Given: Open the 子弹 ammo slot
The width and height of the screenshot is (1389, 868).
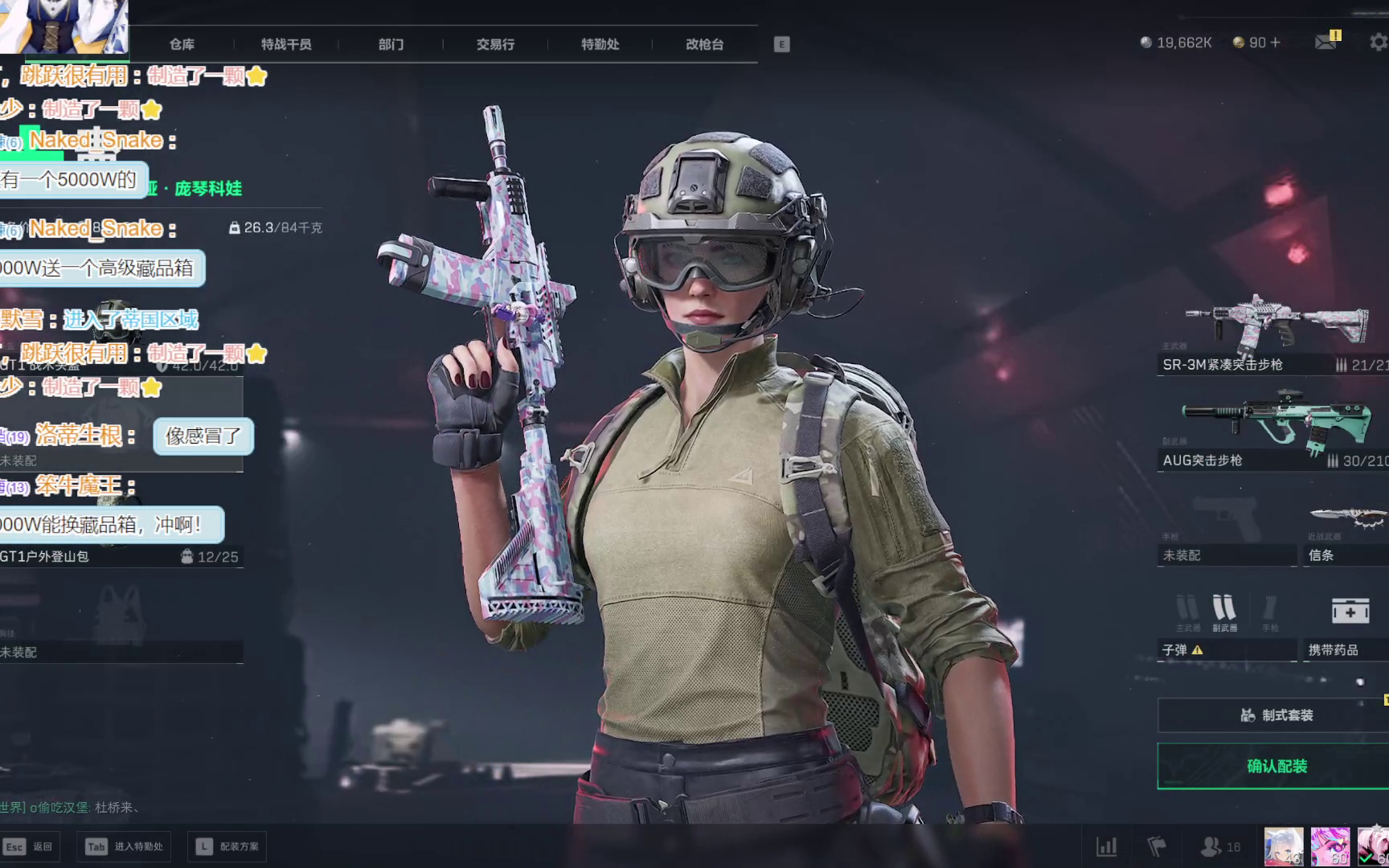Looking at the screenshot, I should click(1226, 627).
